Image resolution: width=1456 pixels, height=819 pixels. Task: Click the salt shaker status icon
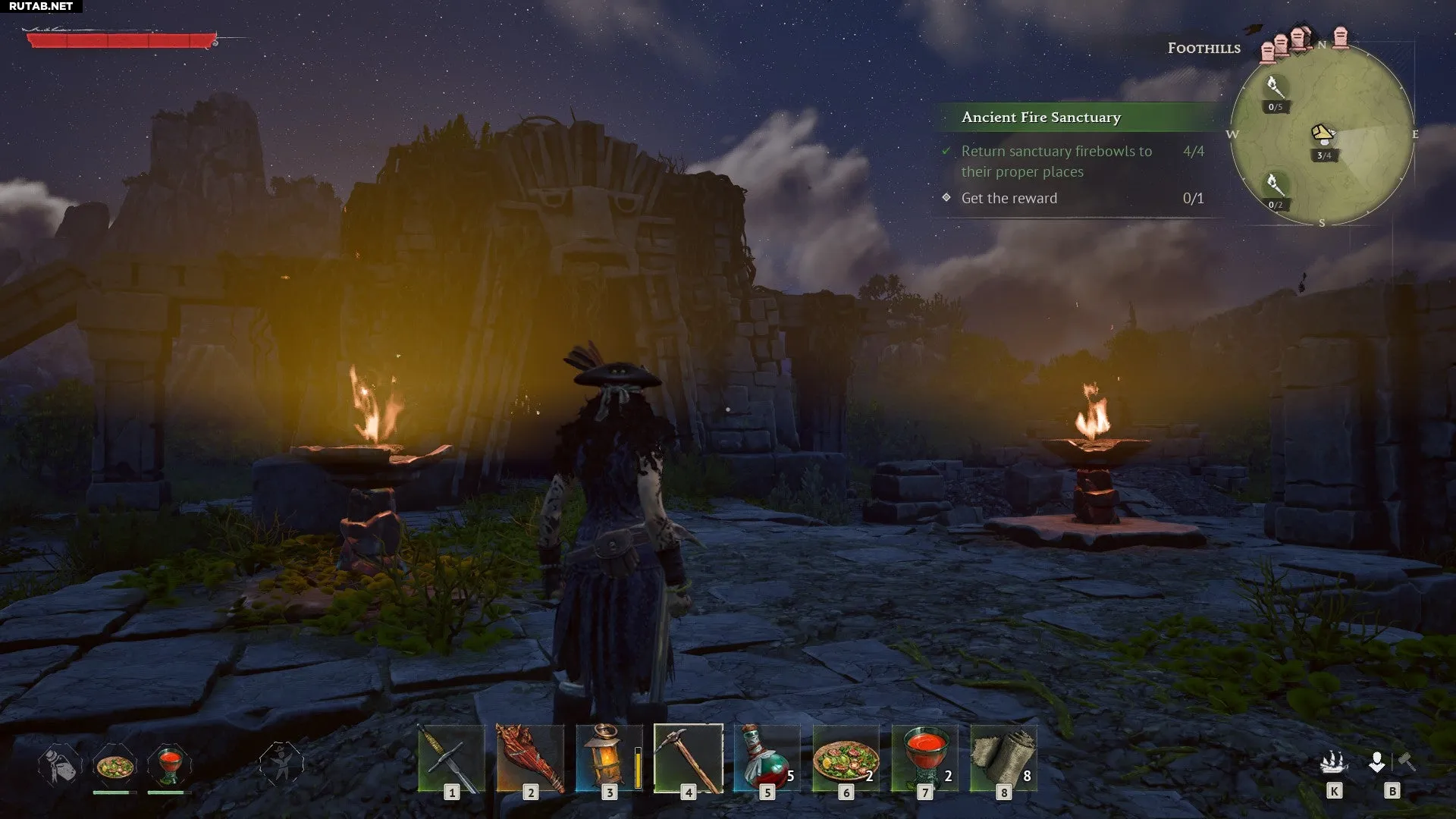pyautogui.click(x=59, y=764)
